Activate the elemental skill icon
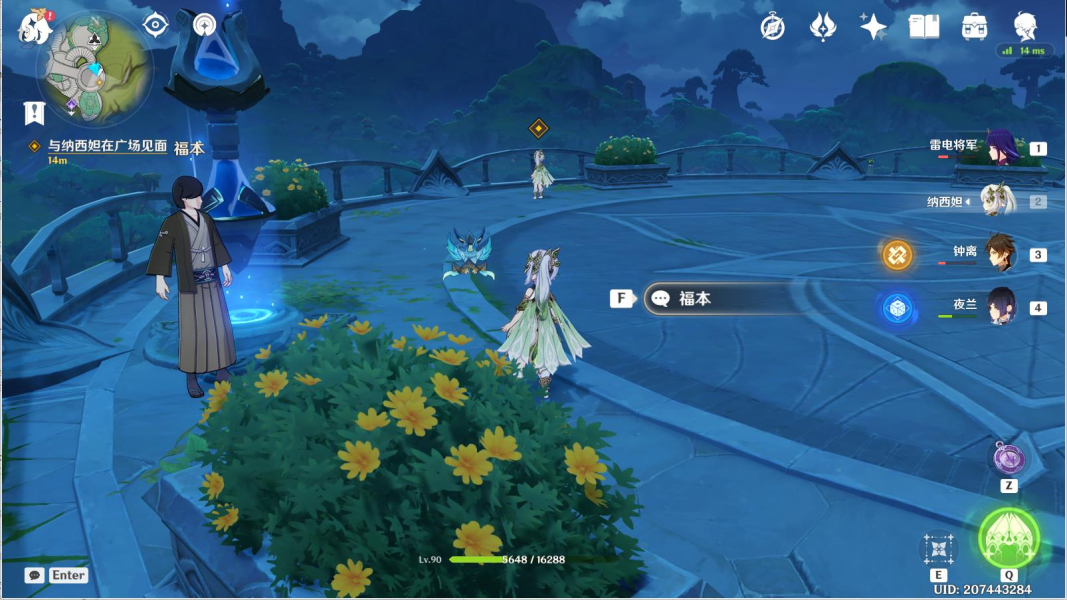The image size is (1067, 600). 938,548
